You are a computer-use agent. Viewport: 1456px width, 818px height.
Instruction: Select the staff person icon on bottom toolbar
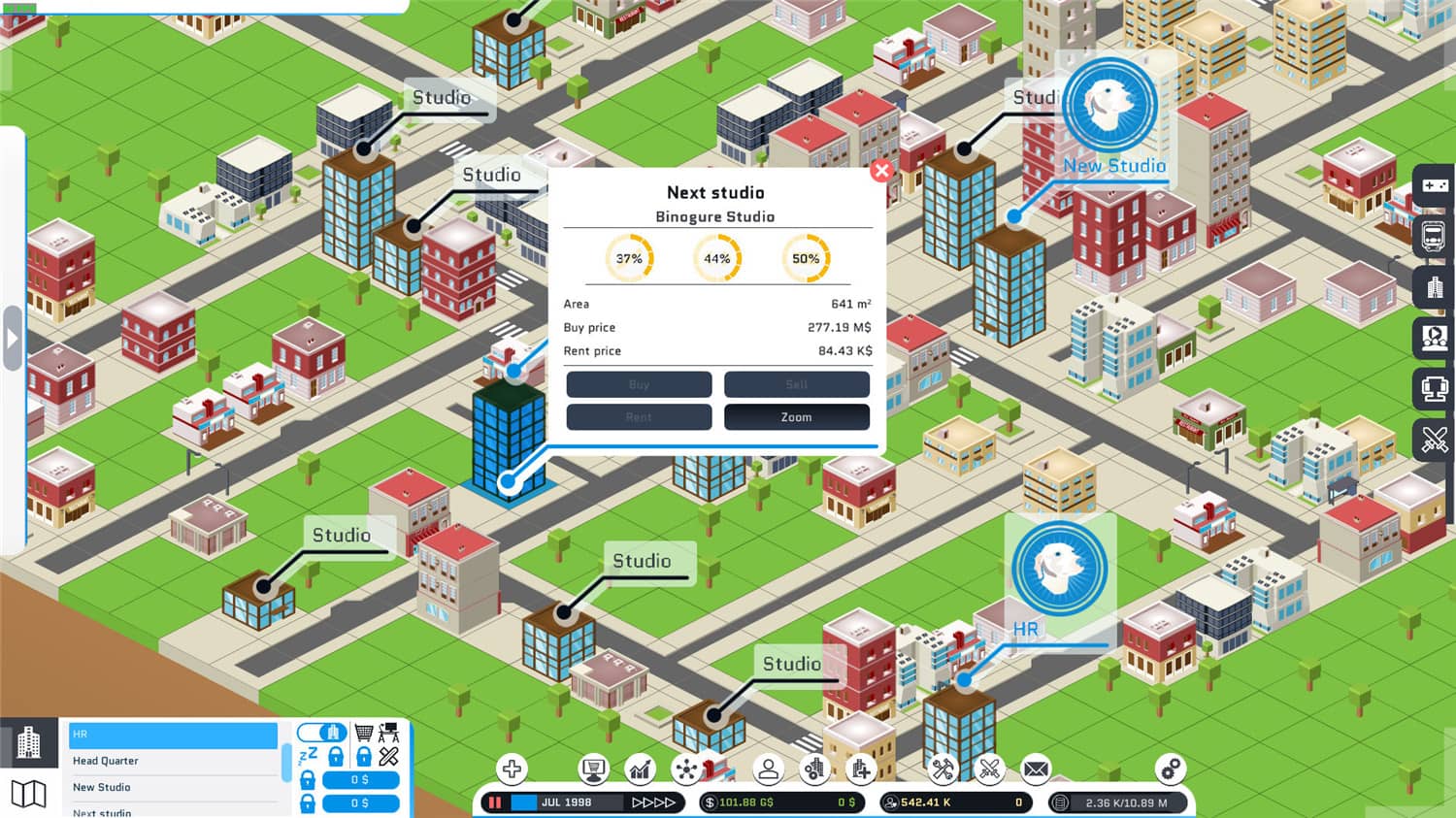(769, 769)
